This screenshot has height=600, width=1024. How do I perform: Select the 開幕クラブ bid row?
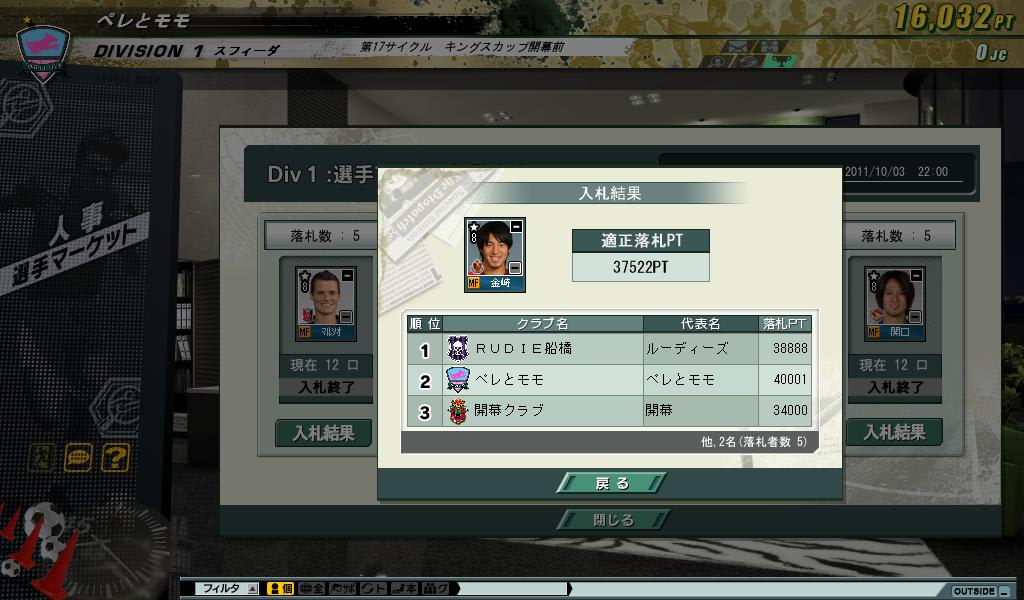(x=608, y=411)
